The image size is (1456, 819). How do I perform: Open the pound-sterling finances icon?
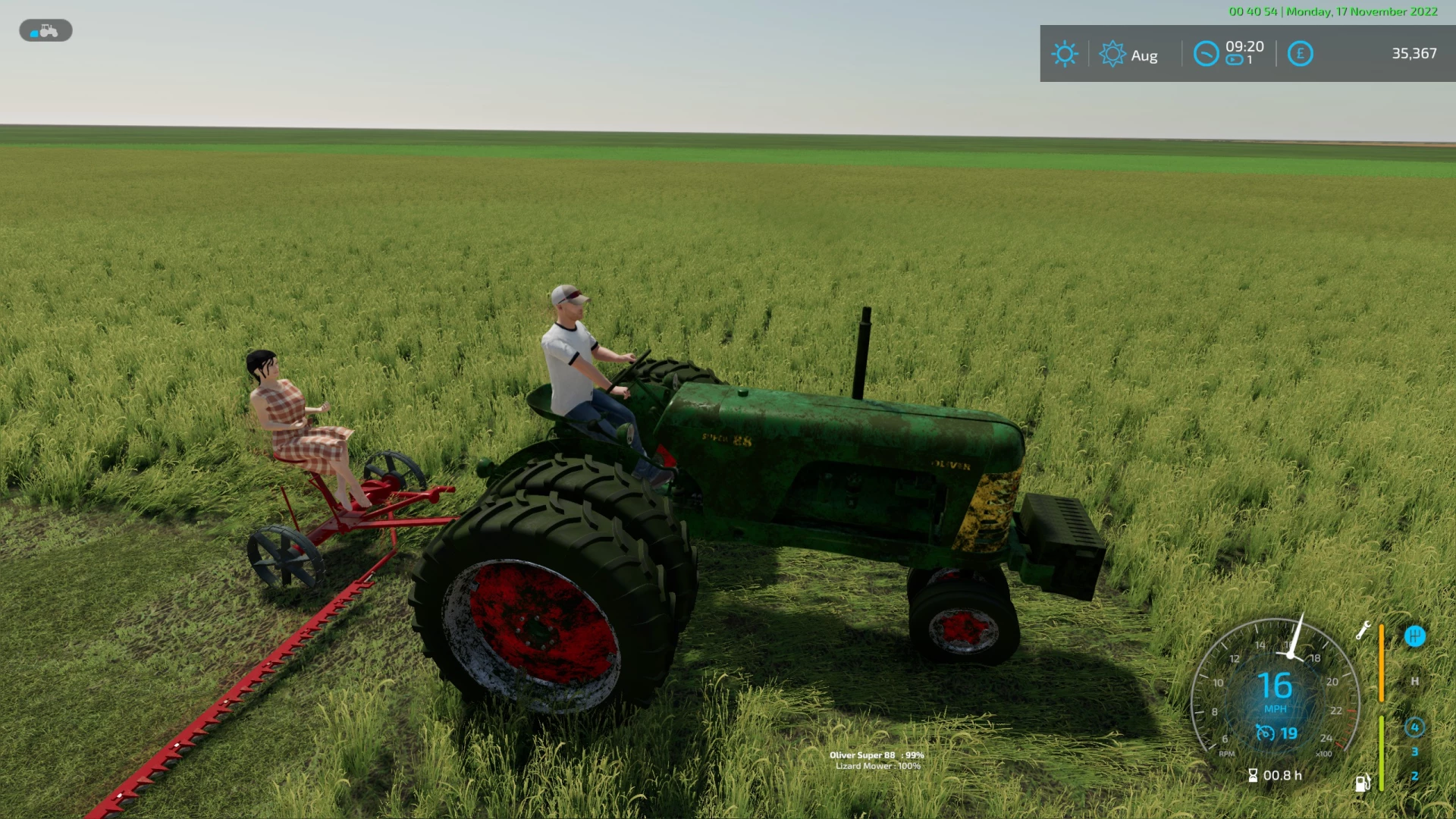(1301, 55)
